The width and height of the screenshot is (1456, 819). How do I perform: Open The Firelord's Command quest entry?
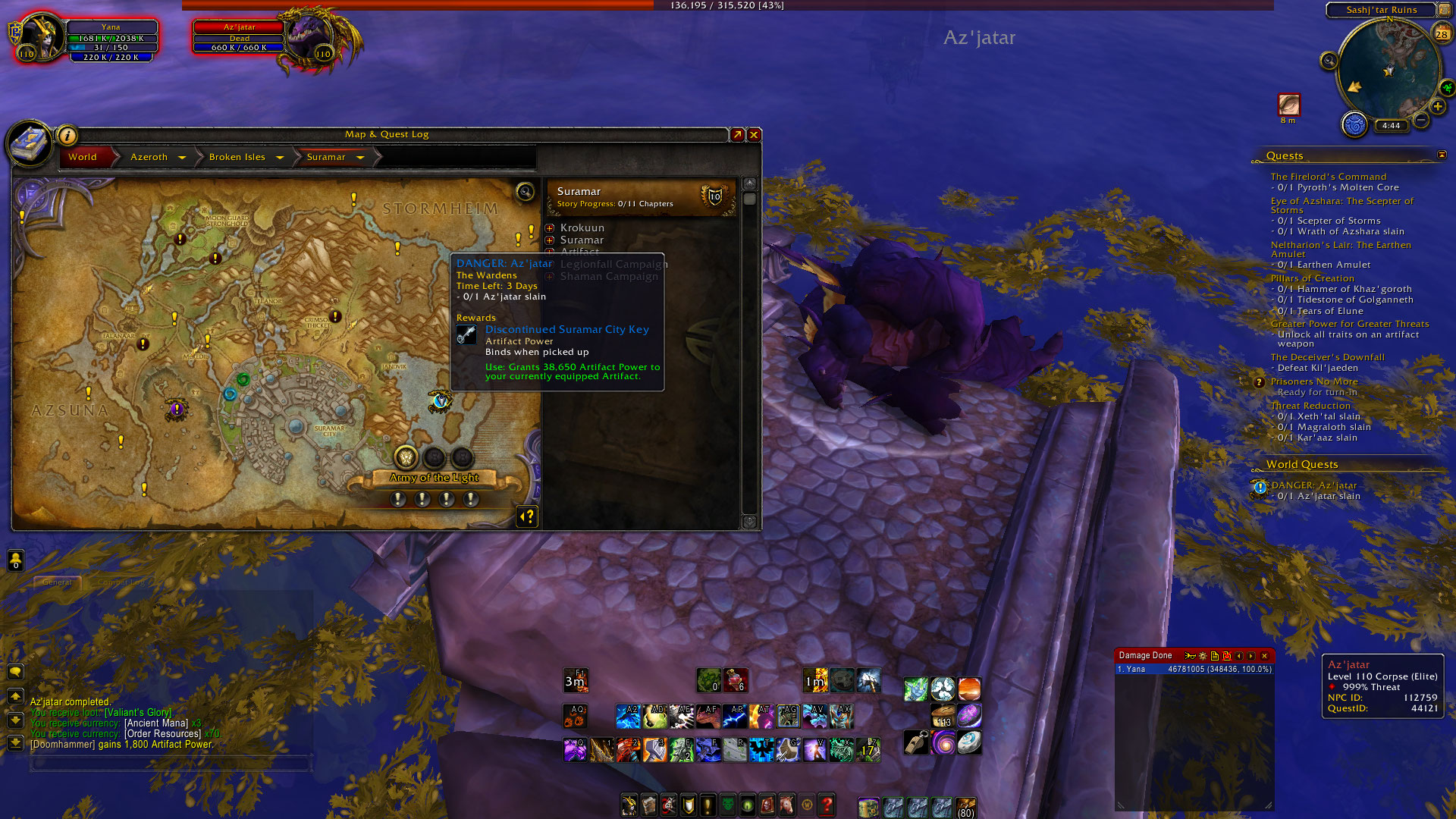point(1328,177)
